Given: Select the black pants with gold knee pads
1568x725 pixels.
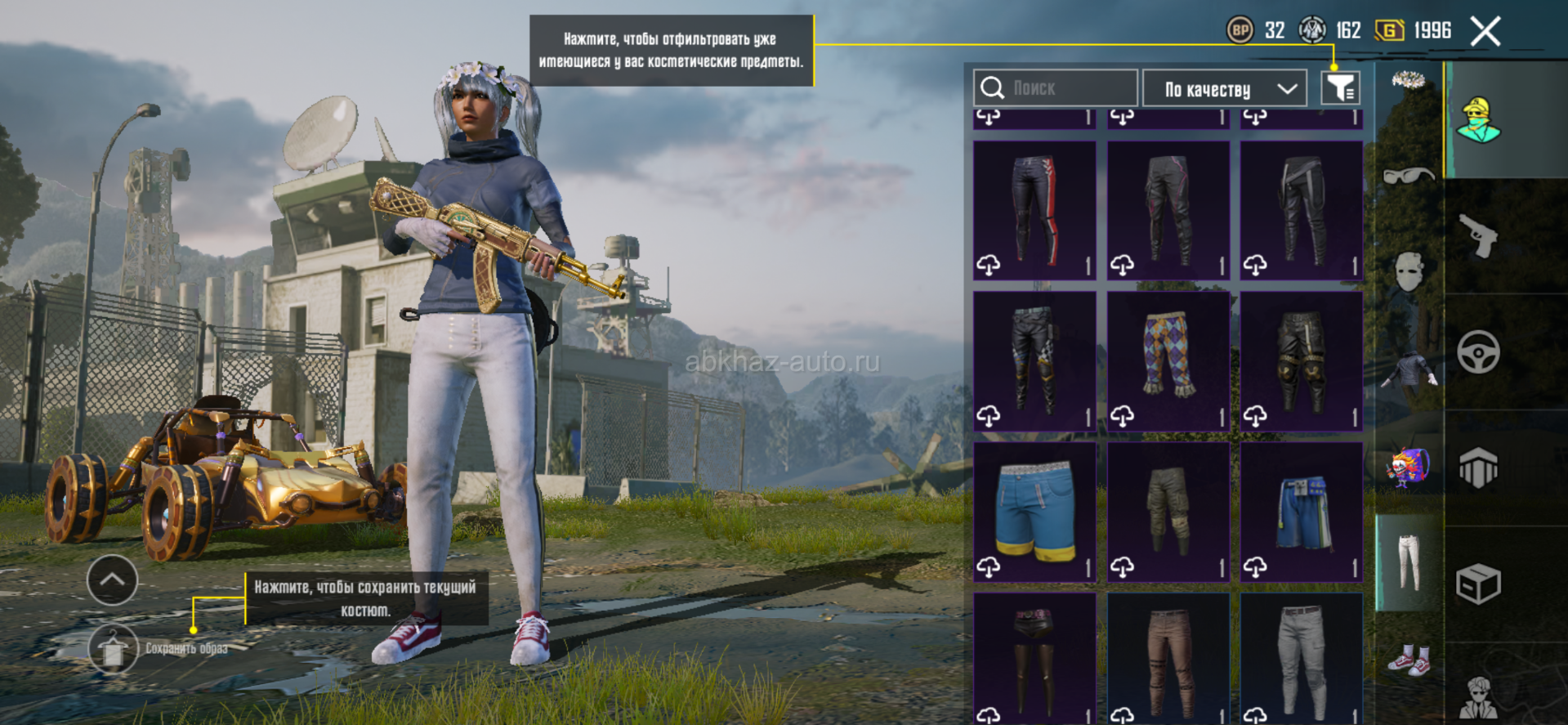Looking at the screenshot, I should (1301, 360).
